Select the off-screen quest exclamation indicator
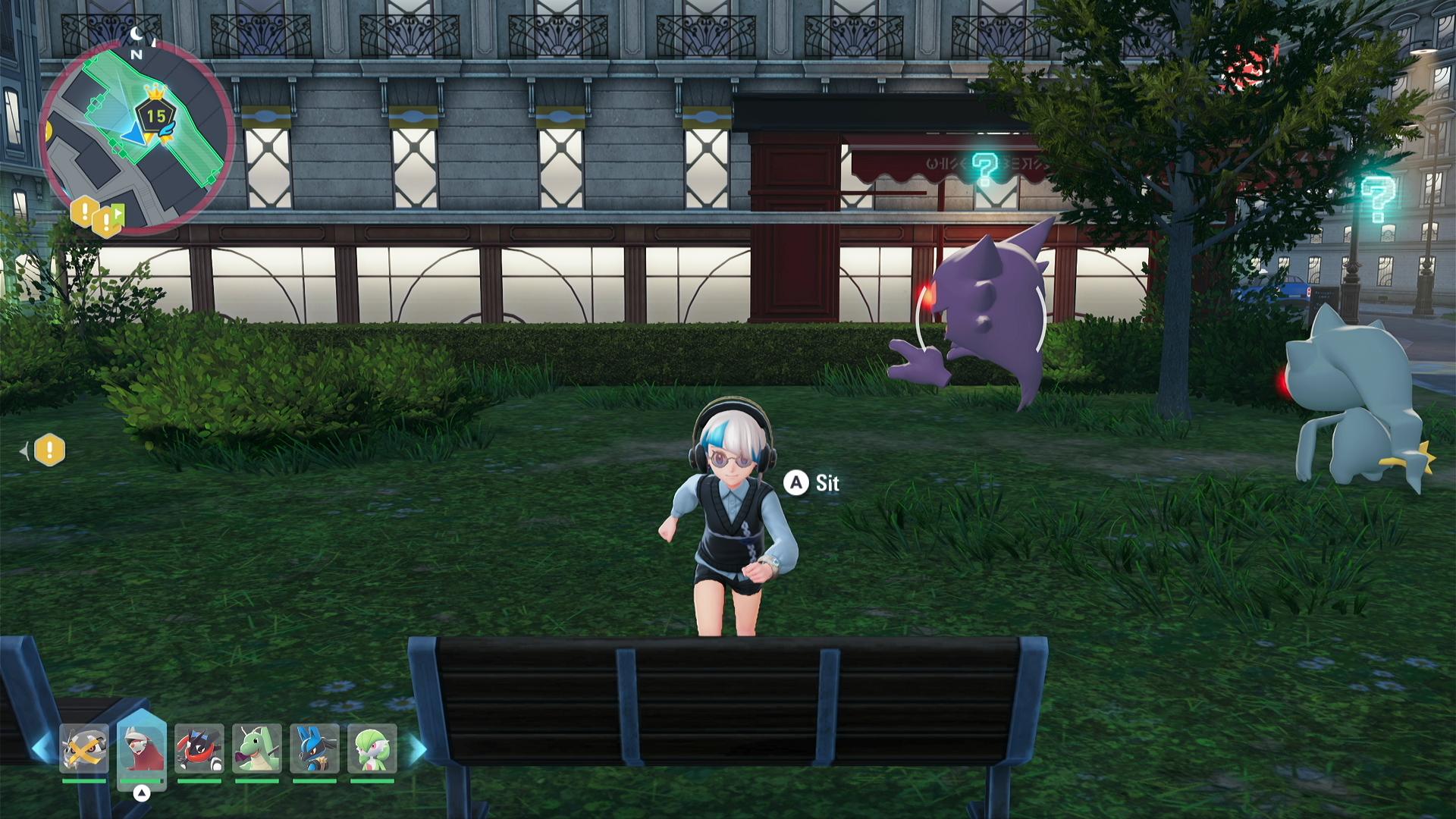Image resolution: width=1456 pixels, height=819 pixels. coord(49,450)
